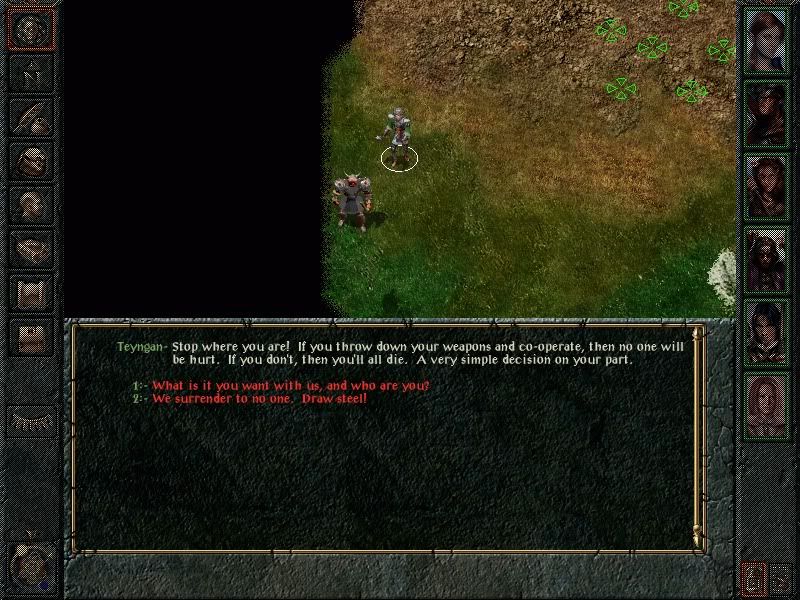Click the dialogue box scroll-up arrow

[697, 334]
